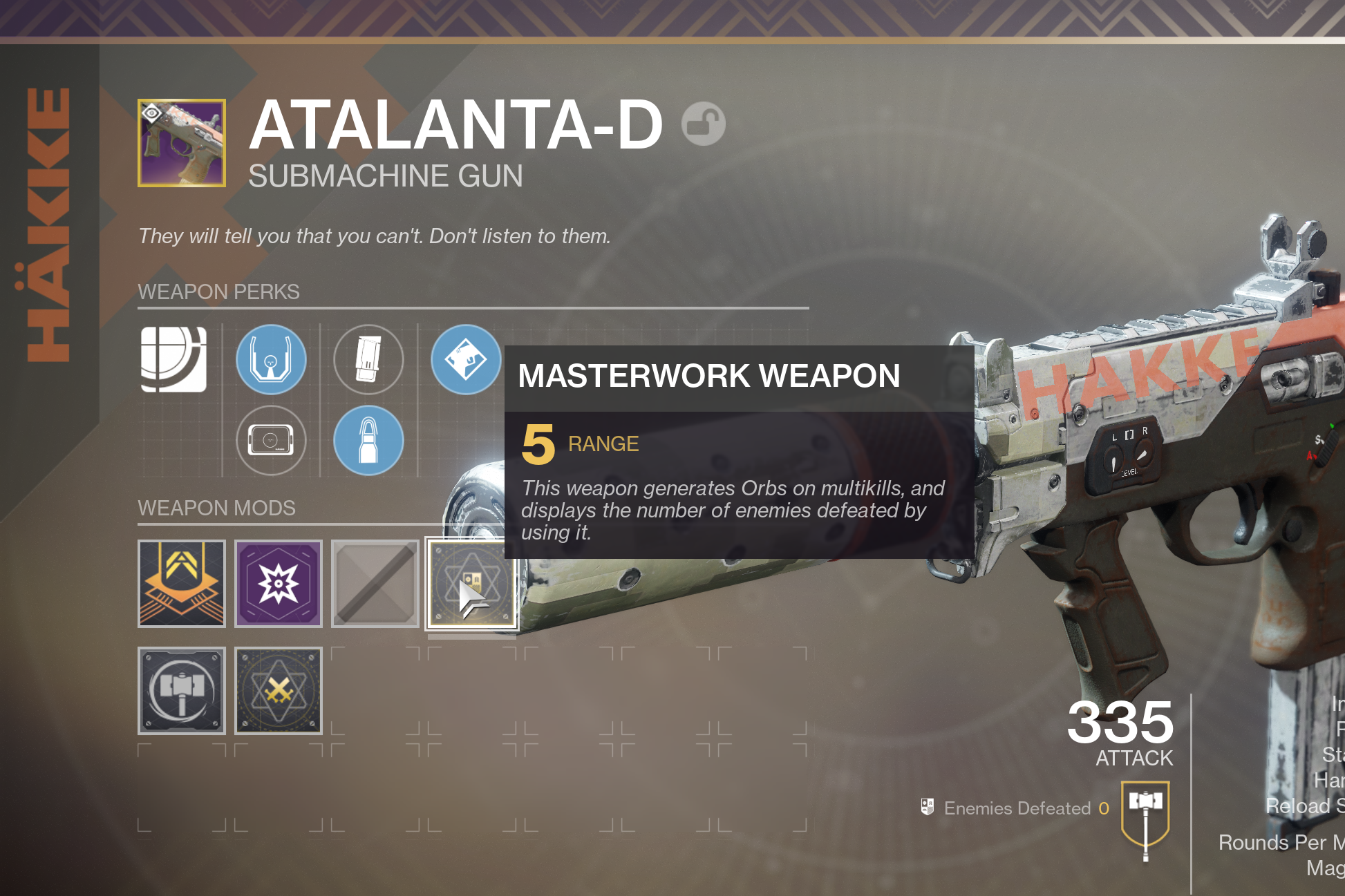This screenshot has height=896, width=1345.
Task: Open the highlighted Masterwork Weapon slot
Action: 472,584
